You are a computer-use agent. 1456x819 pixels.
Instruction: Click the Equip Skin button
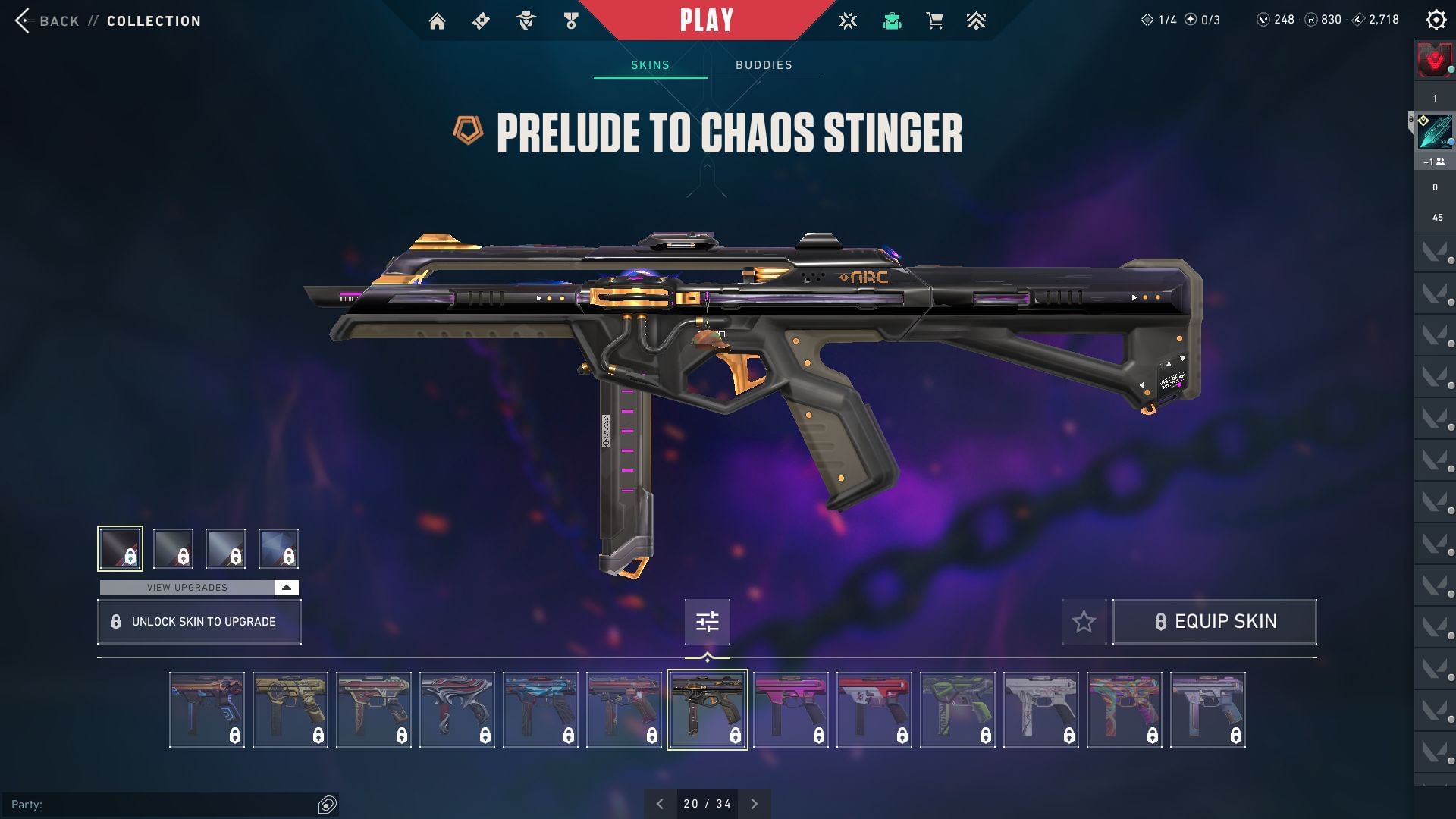(x=1214, y=622)
